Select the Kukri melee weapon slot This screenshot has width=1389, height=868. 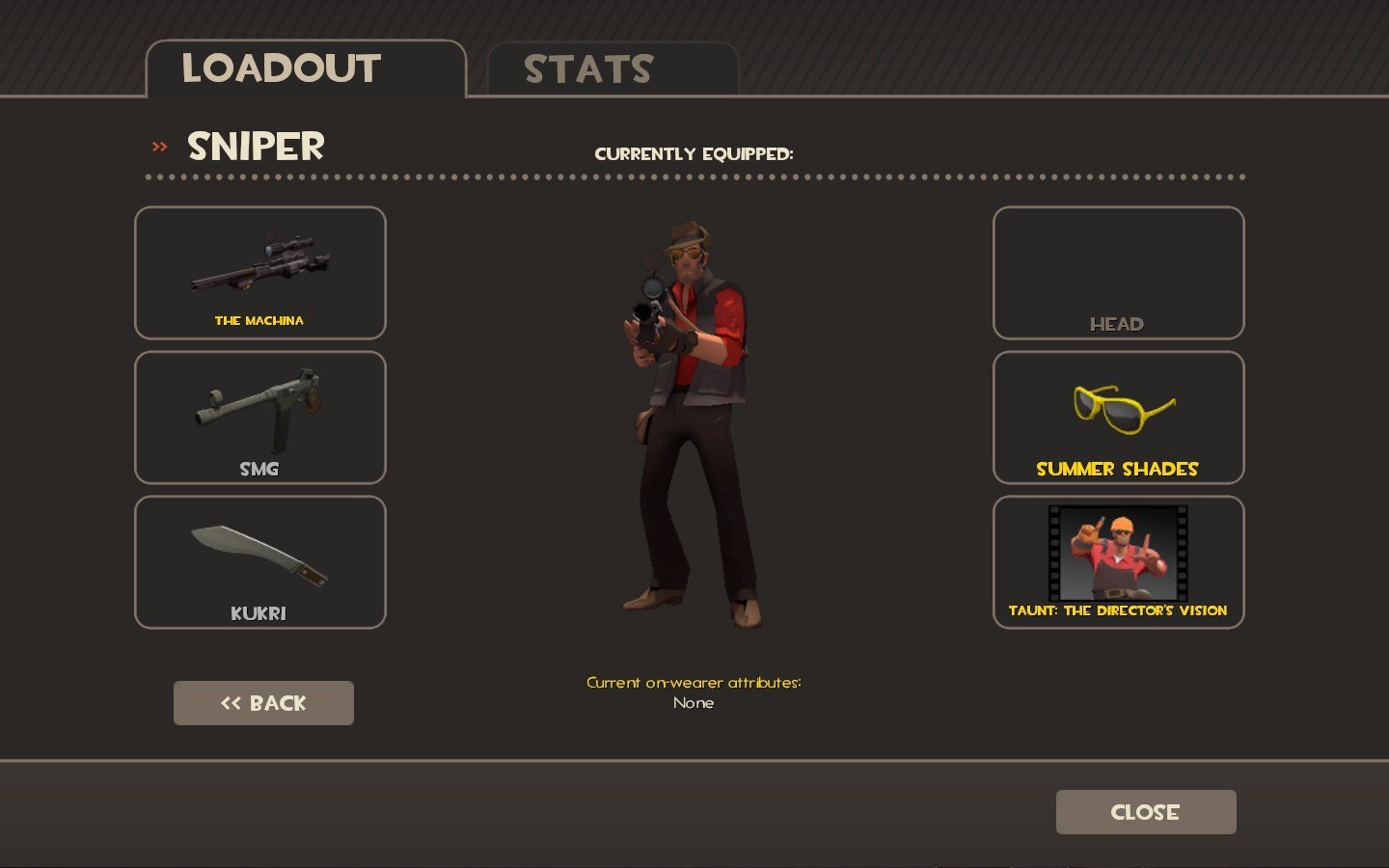tap(260, 562)
